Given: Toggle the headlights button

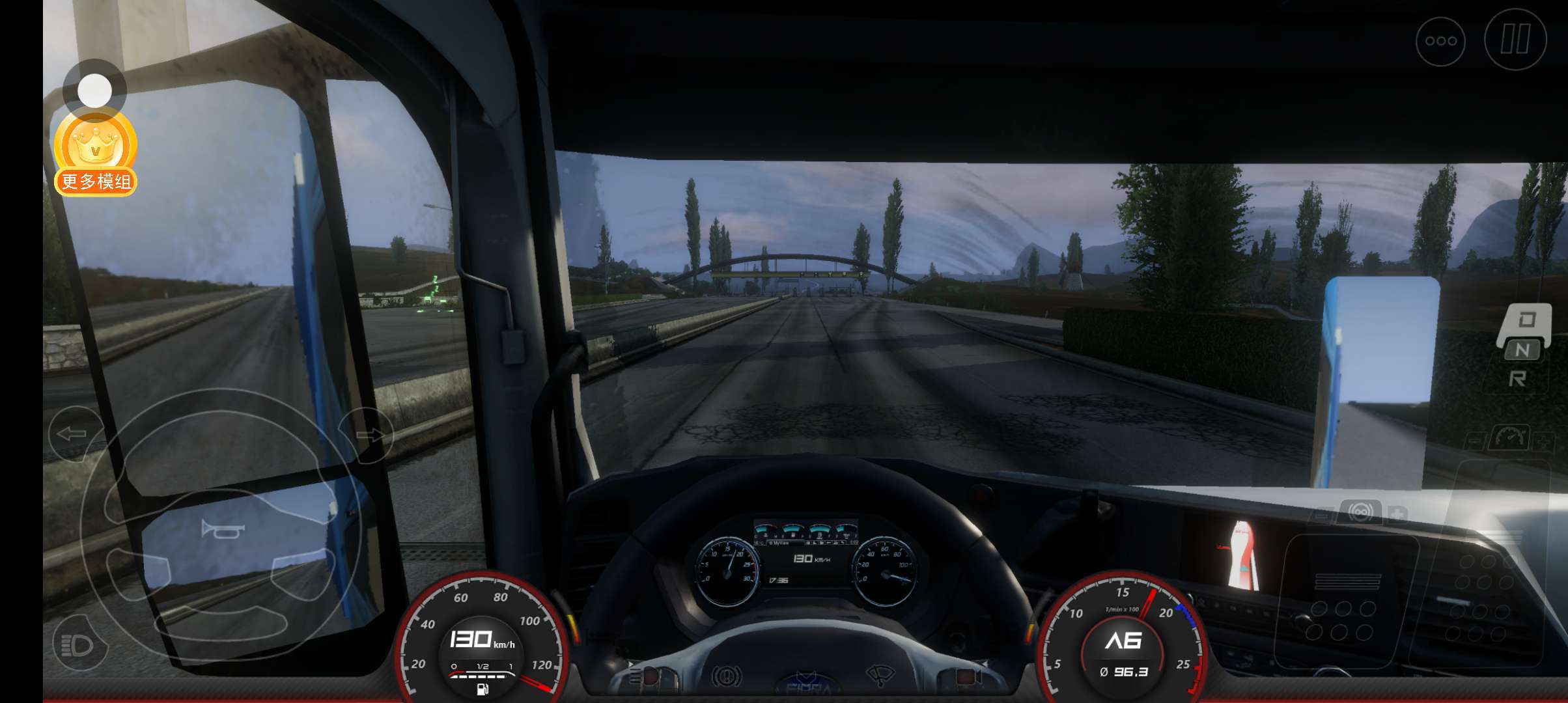Looking at the screenshot, I should tap(79, 644).
